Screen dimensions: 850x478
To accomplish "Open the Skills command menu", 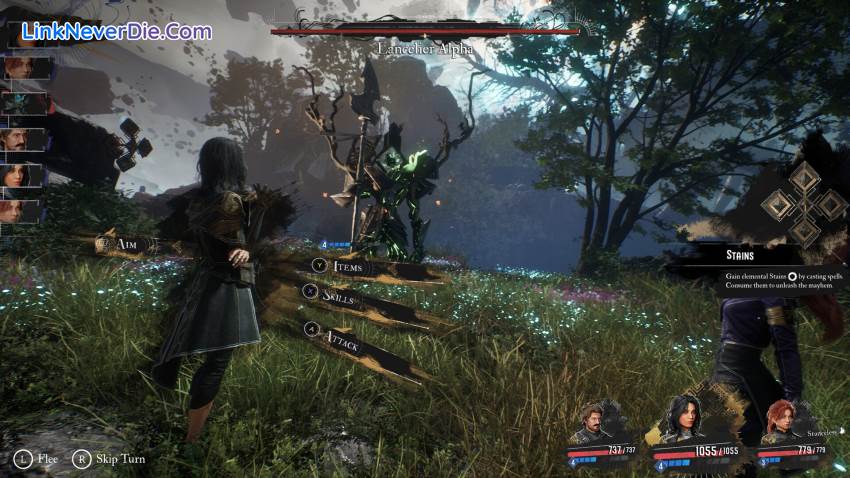I will click(x=340, y=297).
